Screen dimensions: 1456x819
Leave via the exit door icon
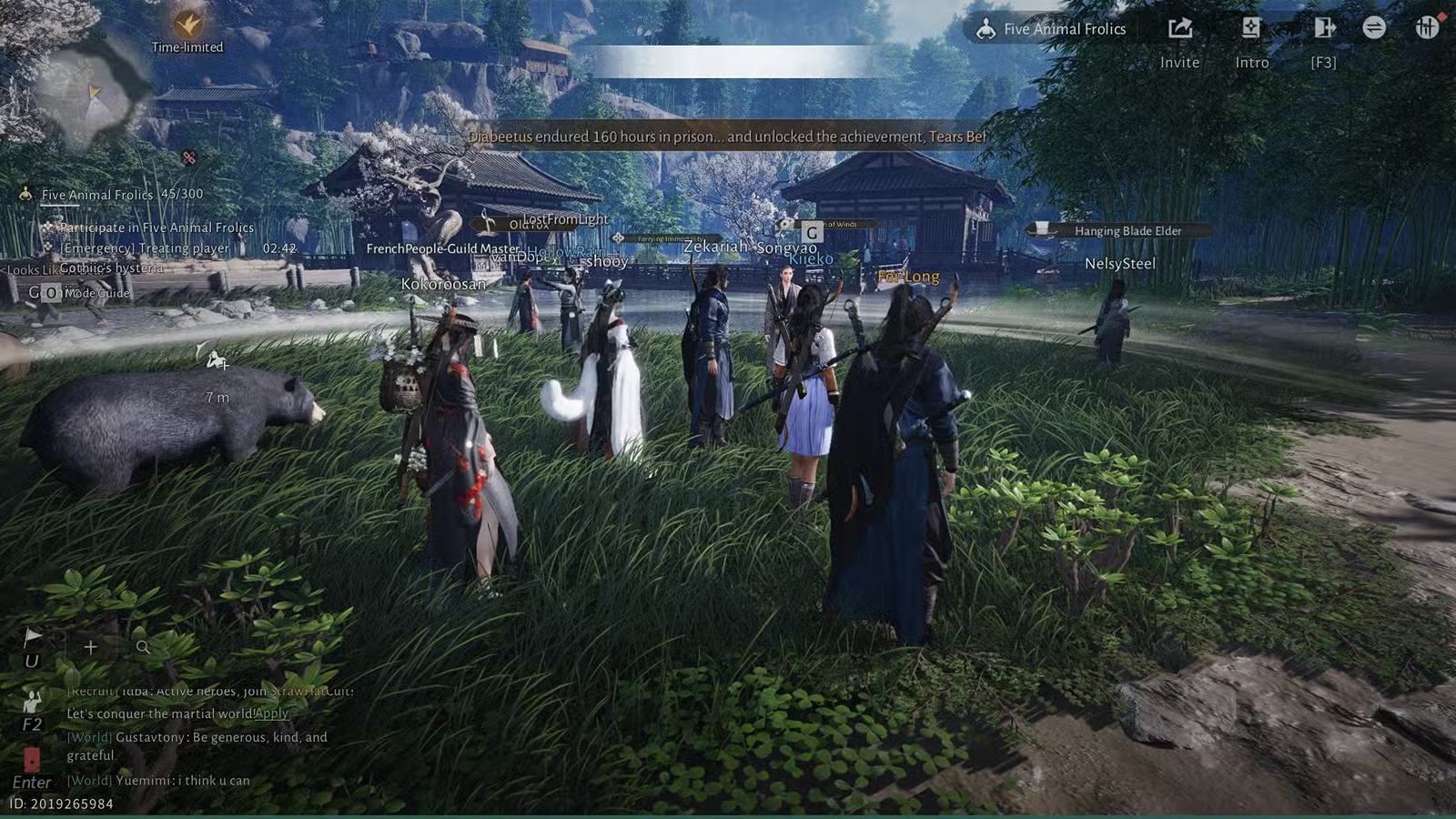1323,29
